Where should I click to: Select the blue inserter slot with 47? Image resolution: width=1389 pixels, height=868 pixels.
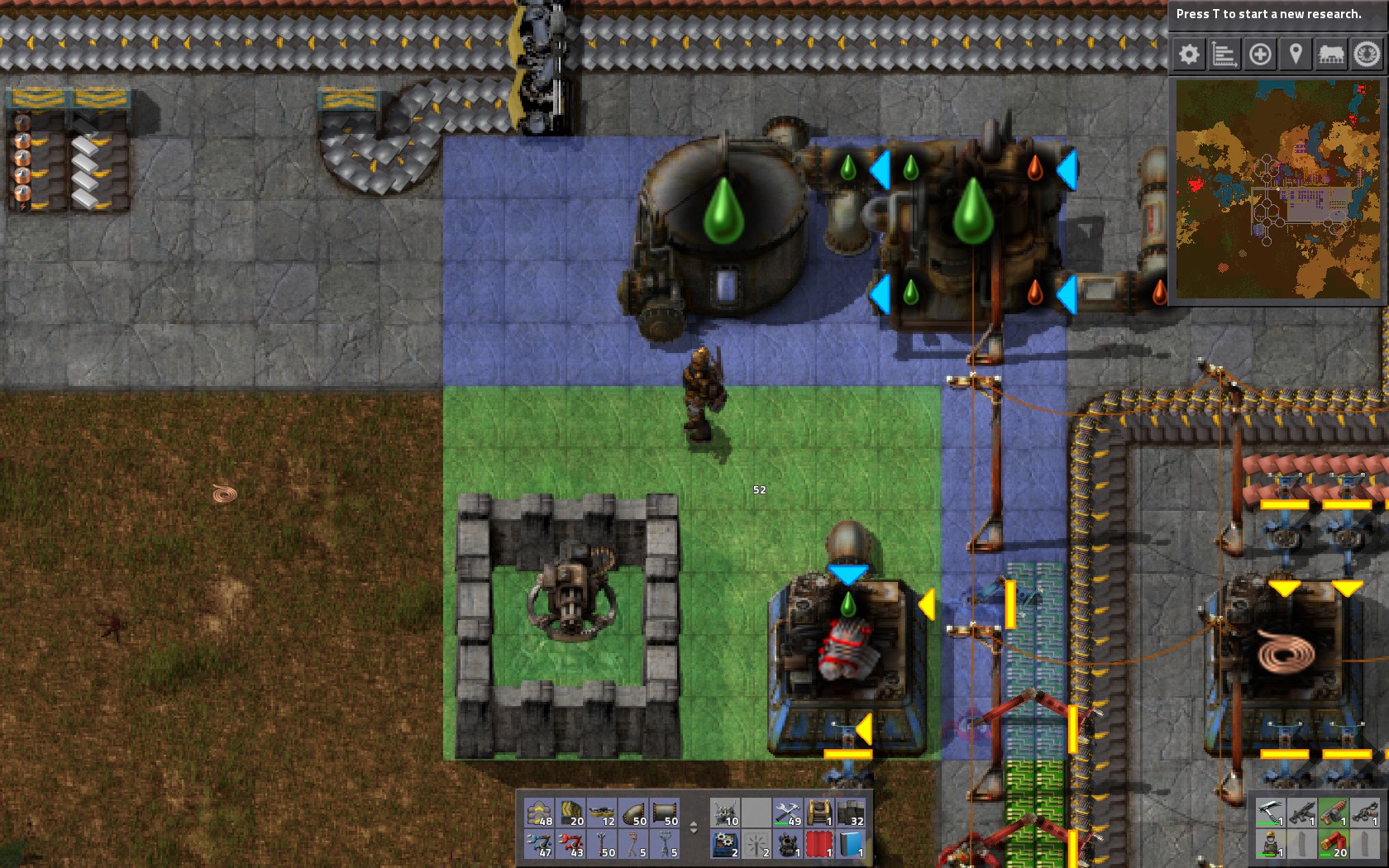point(540,845)
